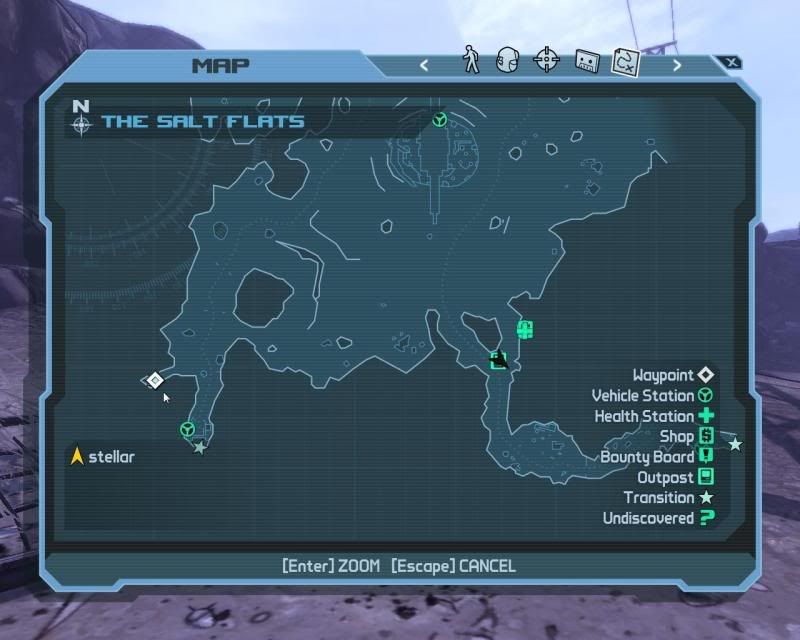This screenshot has height=640, width=800.
Task: Open the crosshair skills tab
Action: point(546,61)
